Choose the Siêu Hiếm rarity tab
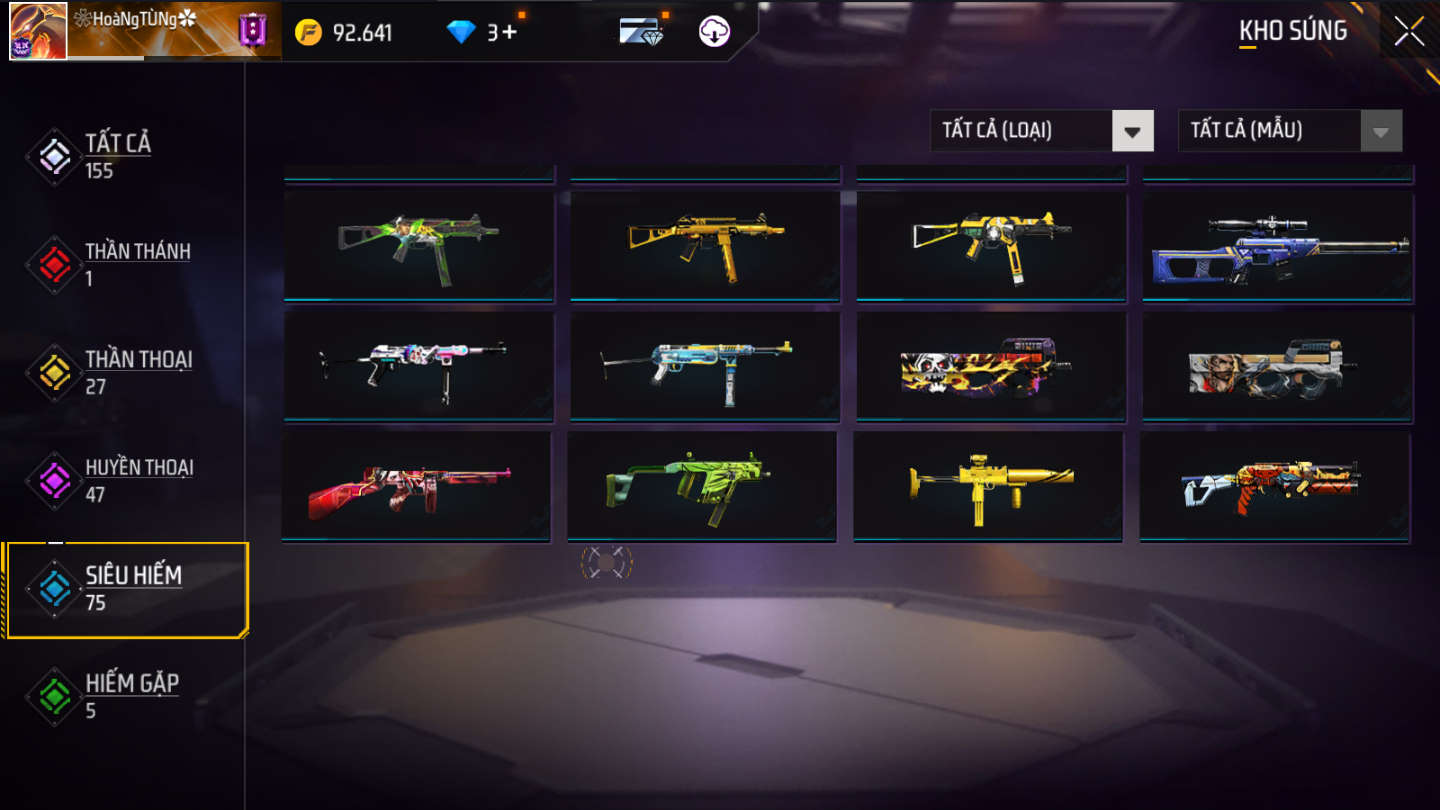Image resolution: width=1440 pixels, height=810 pixels. [132, 588]
